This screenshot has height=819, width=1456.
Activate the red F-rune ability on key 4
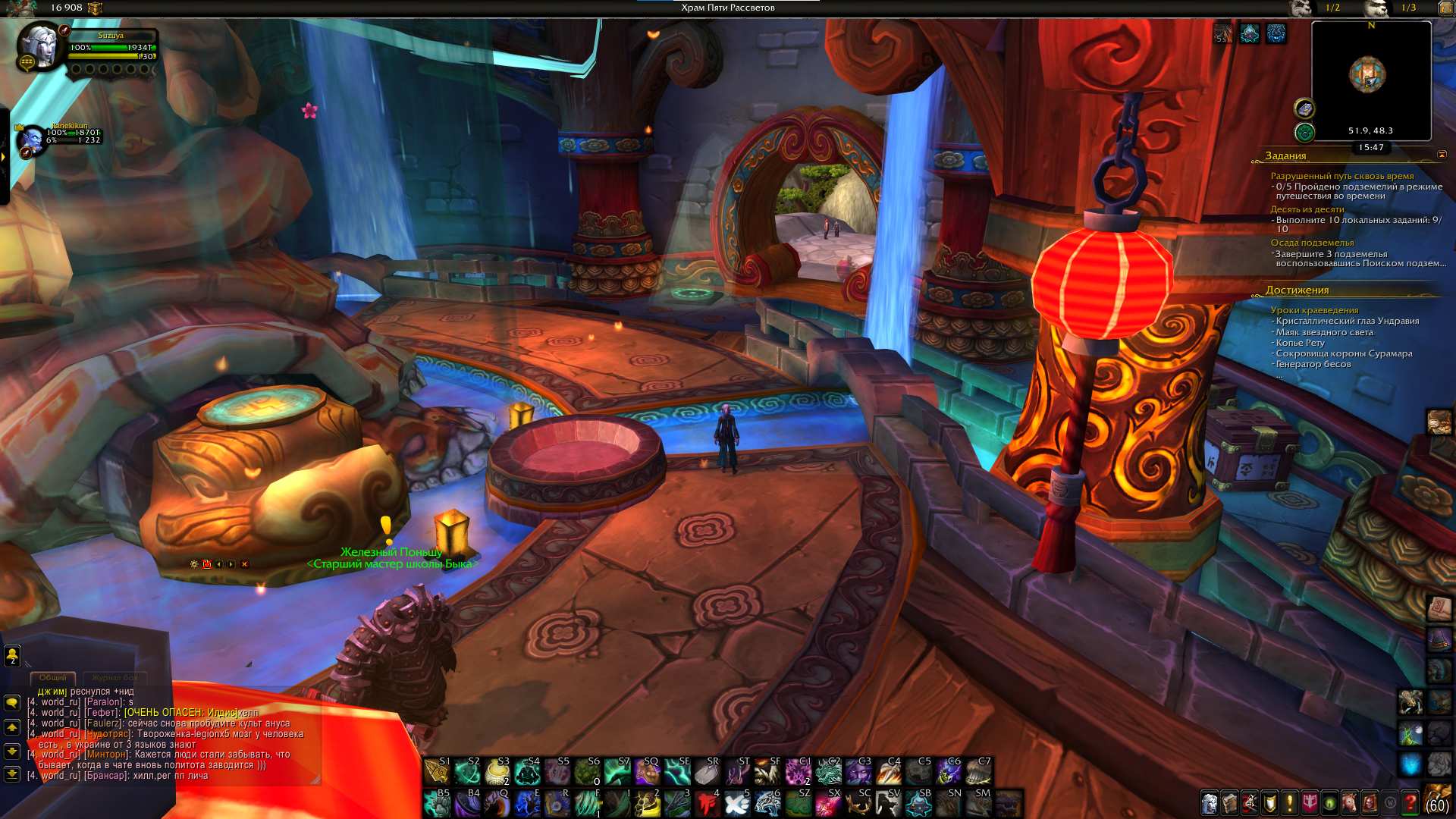pos(707,803)
